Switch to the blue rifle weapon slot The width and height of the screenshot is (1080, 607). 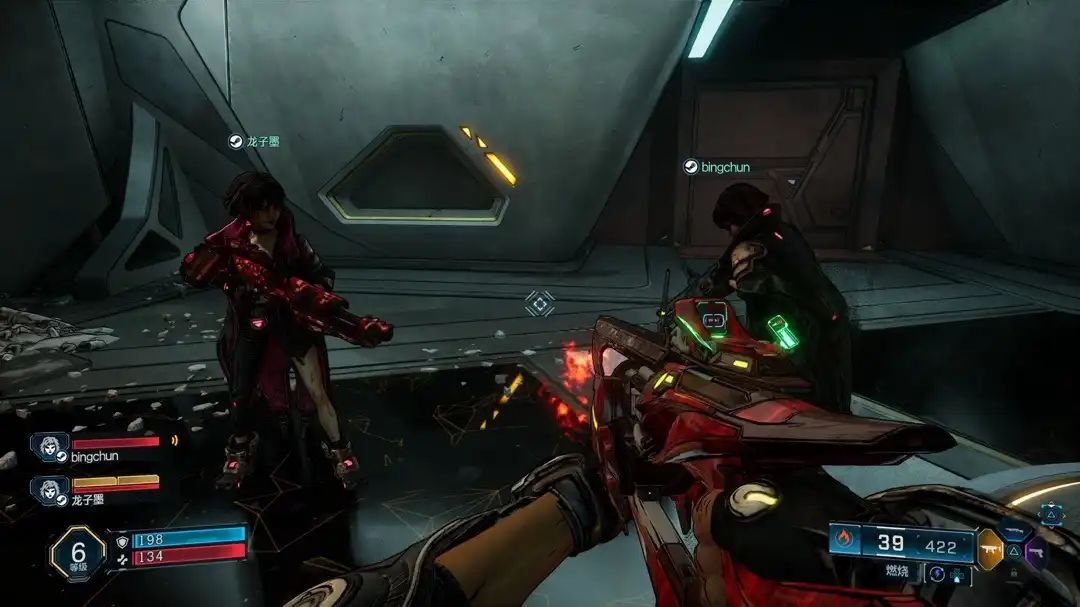pos(1014,530)
